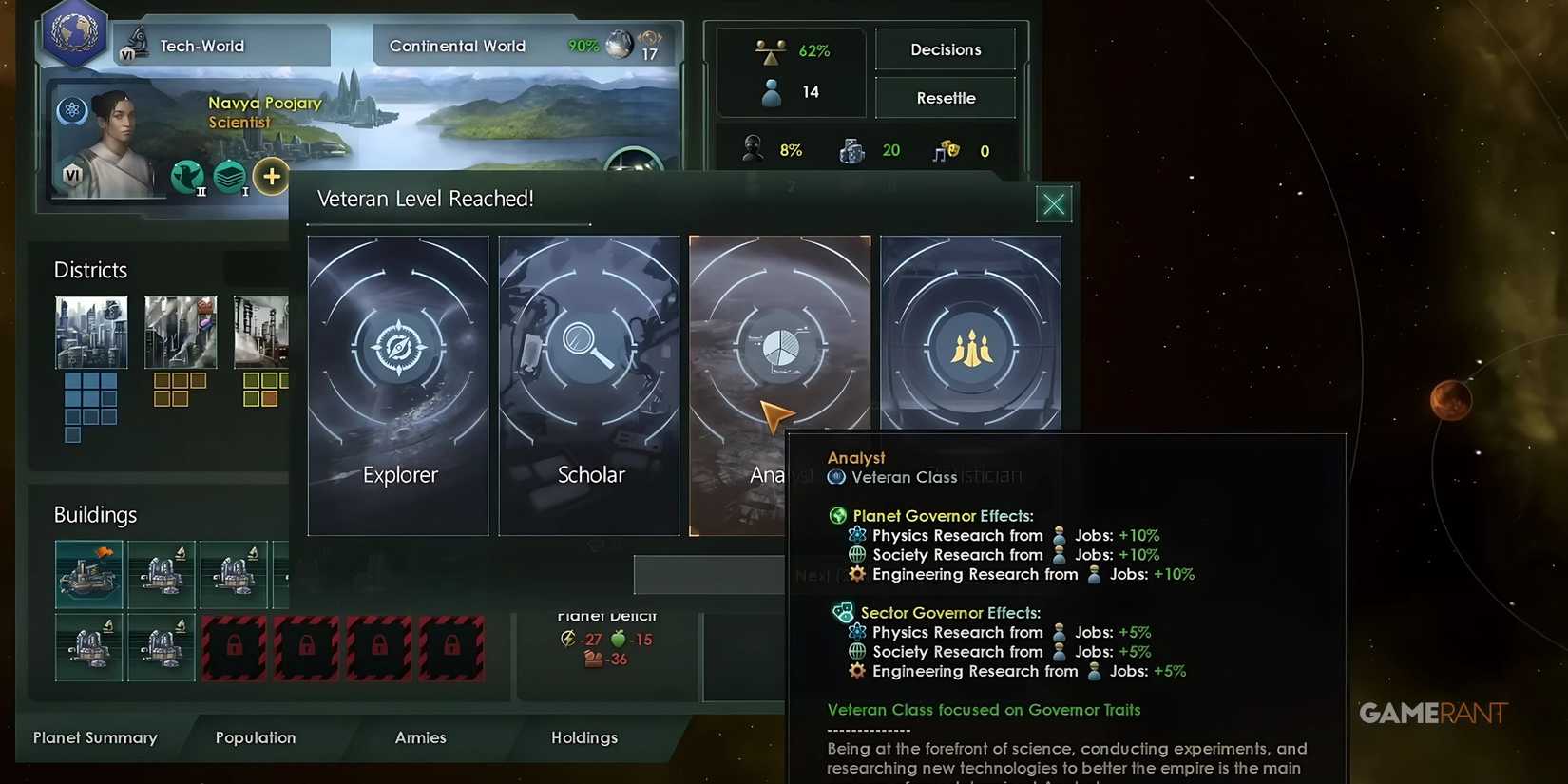The image size is (1568, 784).
Task: Click the first city district thumbnail under Districts
Action: (x=91, y=333)
